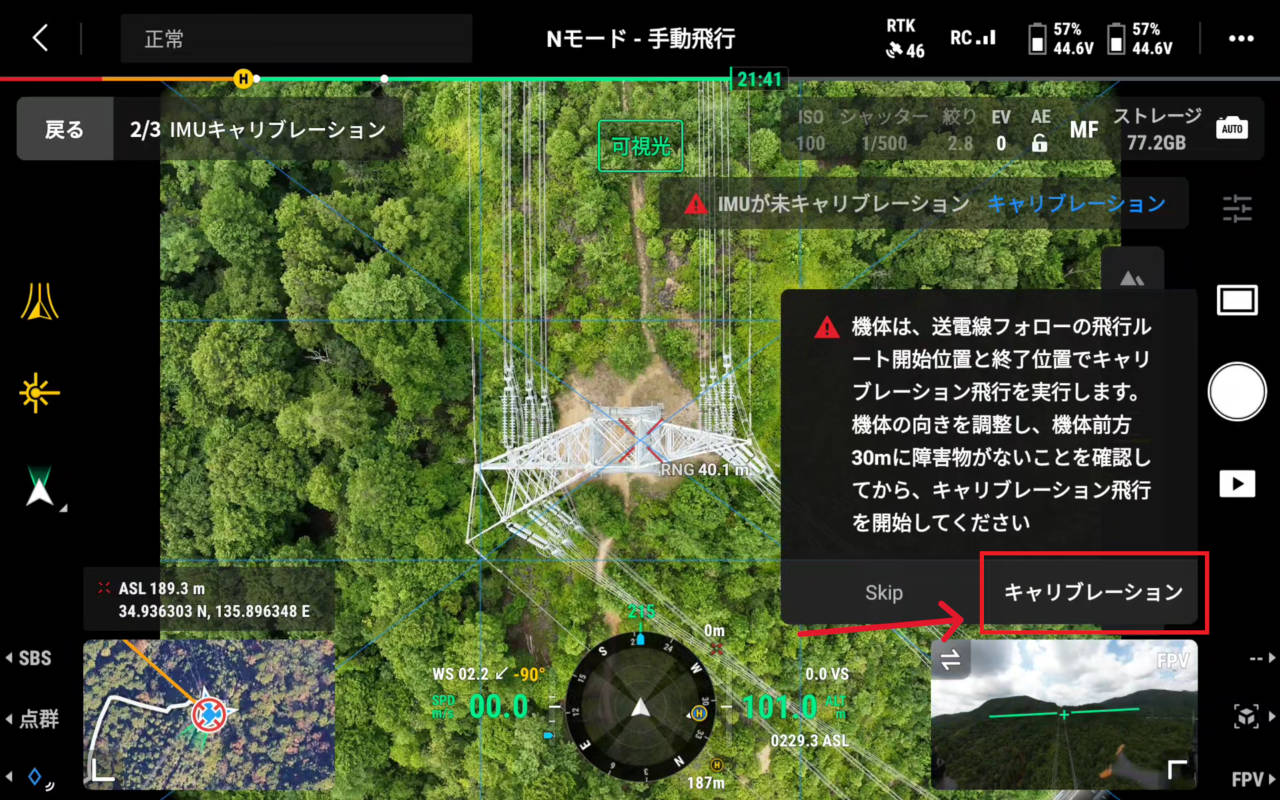Open the three-dot more menu
The width and height of the screenshot is (1280, 800).
[x=1241, y=39]
